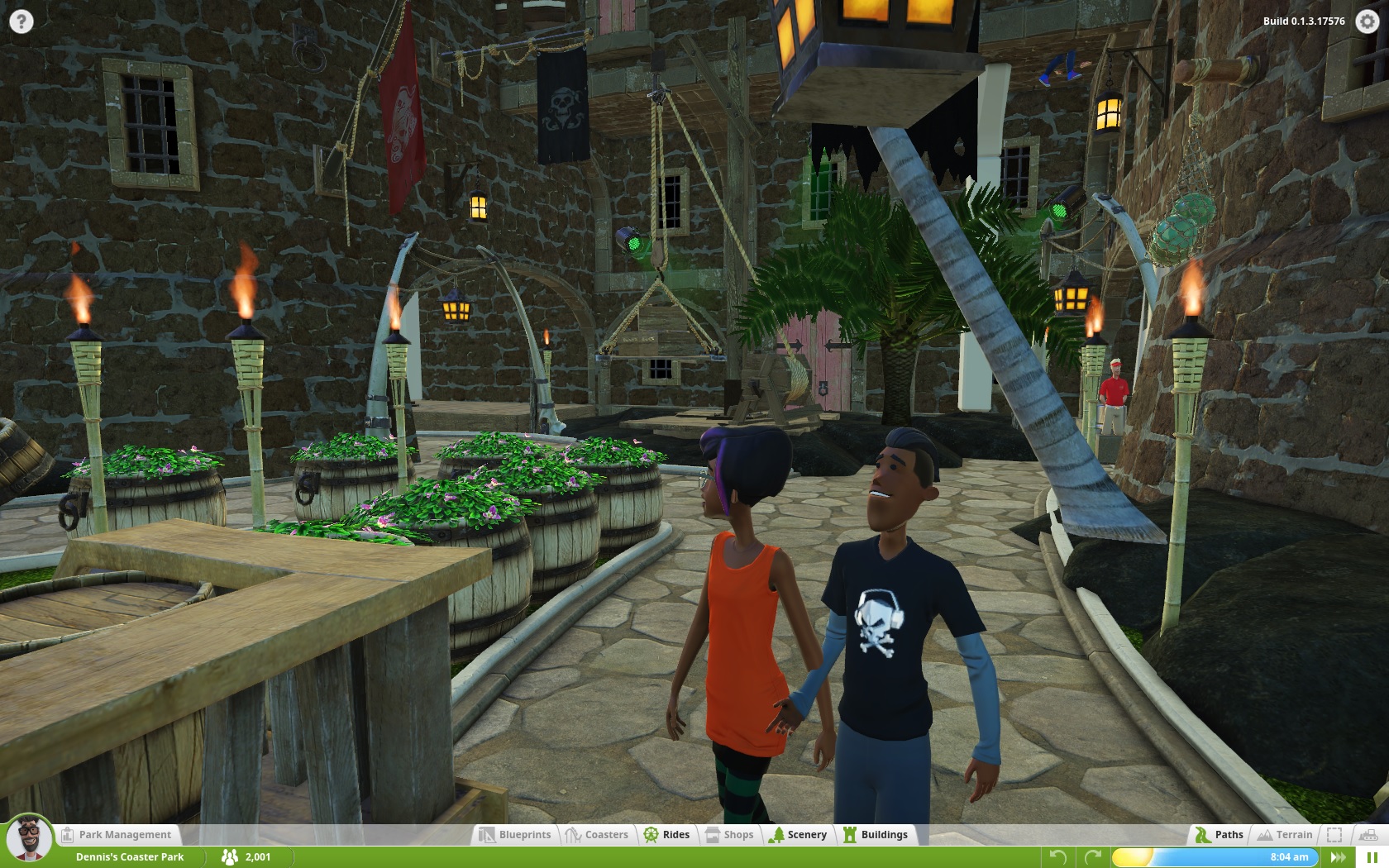Open the Shops tab

pos(729,835)
